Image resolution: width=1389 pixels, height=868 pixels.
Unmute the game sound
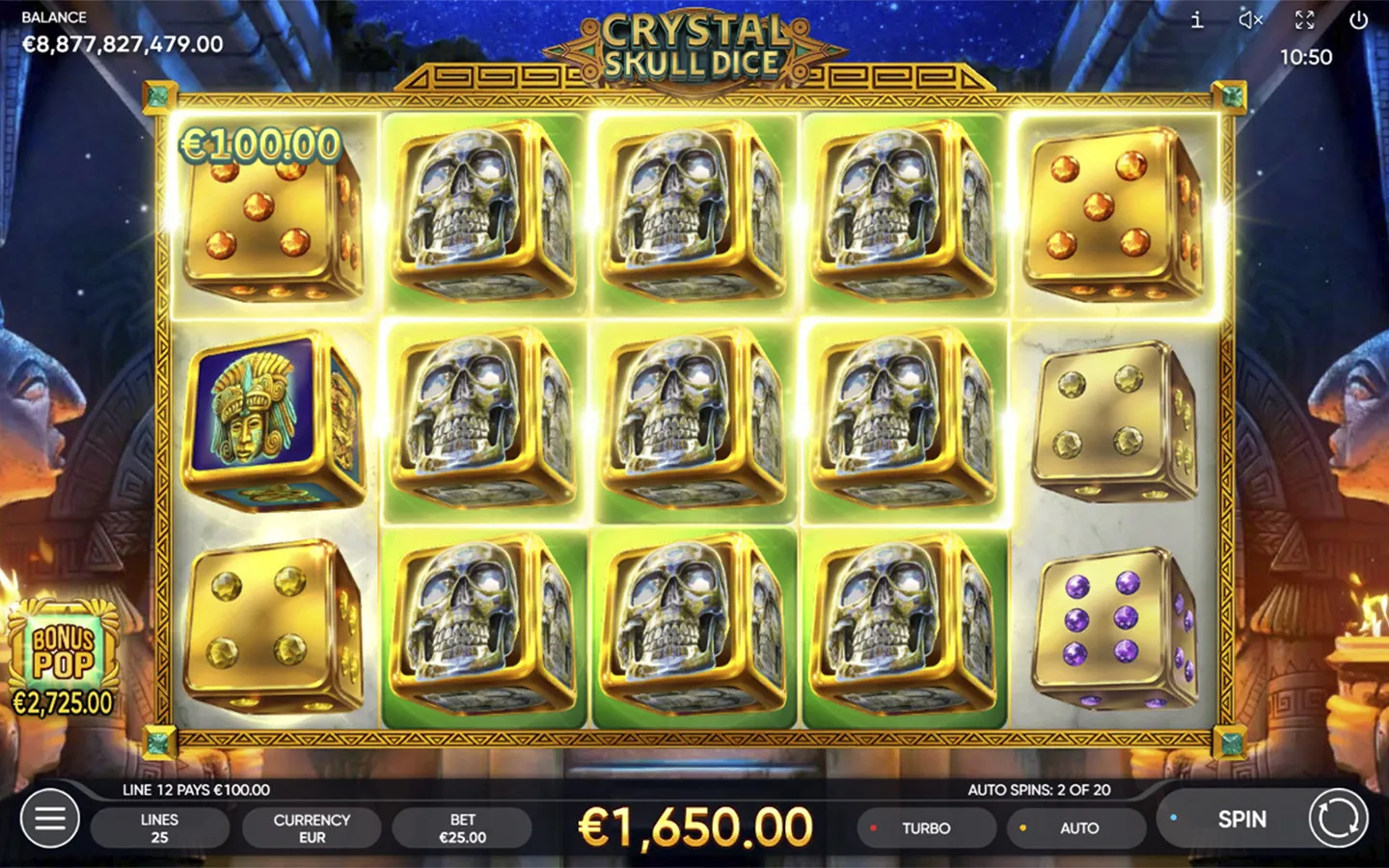coord(1250,20)
